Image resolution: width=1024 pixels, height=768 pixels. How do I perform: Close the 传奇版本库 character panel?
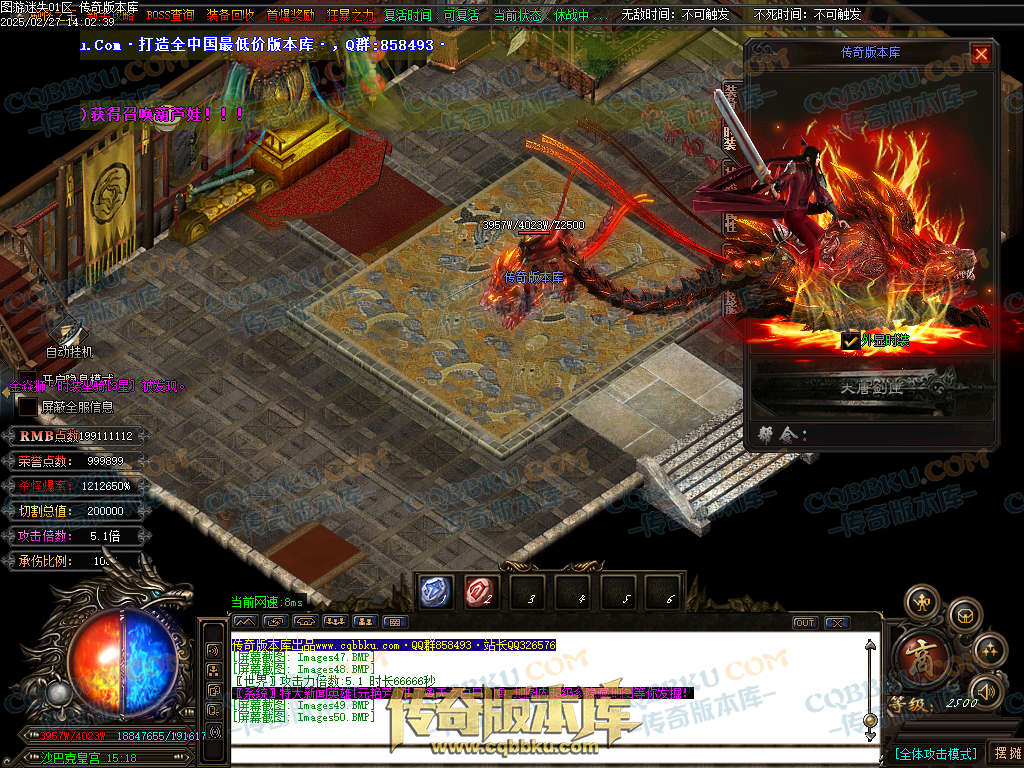(981, 55)
